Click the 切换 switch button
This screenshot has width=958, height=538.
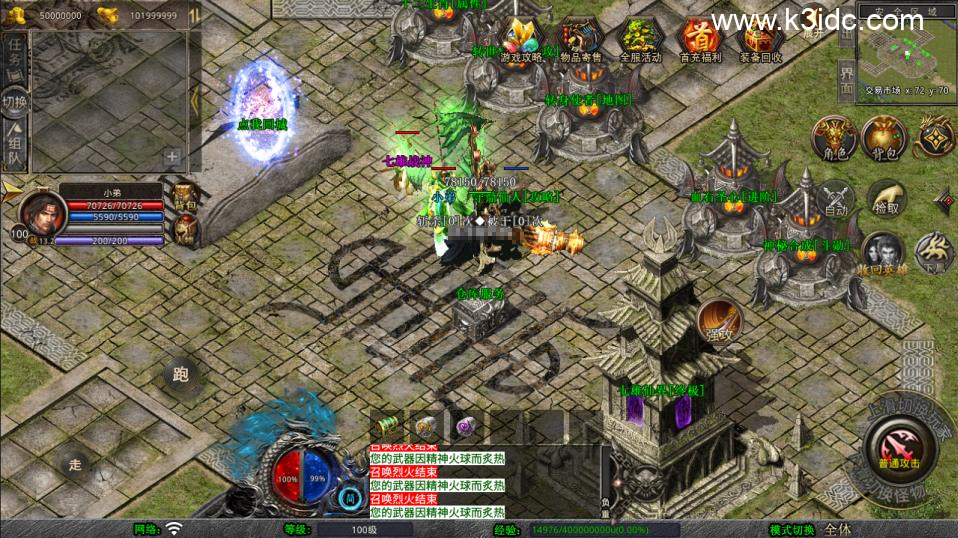[x=15, y=102]
